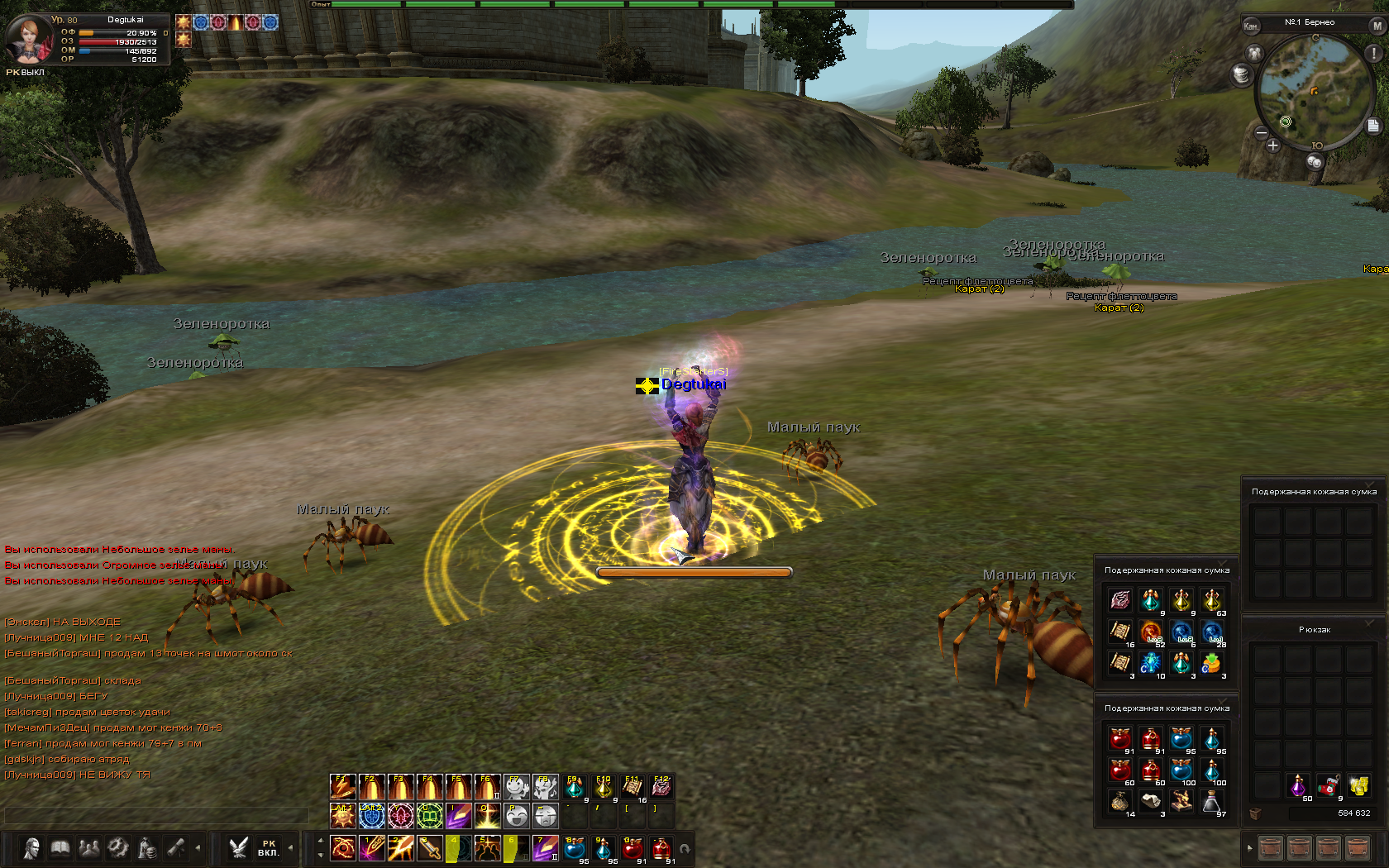1389x868 pixels.
Task: Open the book icon in the menu bar
Action: 60,848
